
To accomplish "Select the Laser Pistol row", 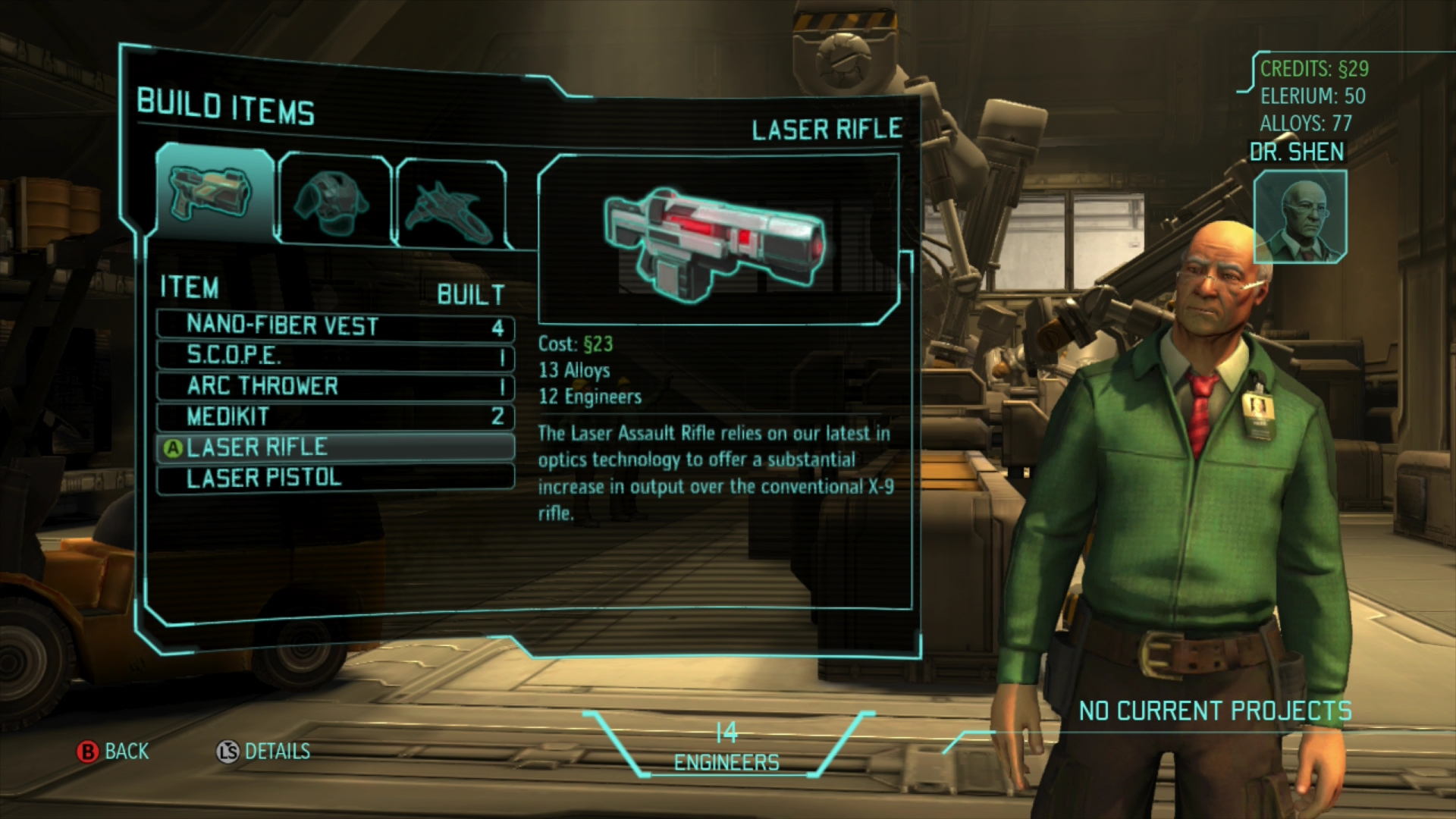I will [x=335, y=478].
